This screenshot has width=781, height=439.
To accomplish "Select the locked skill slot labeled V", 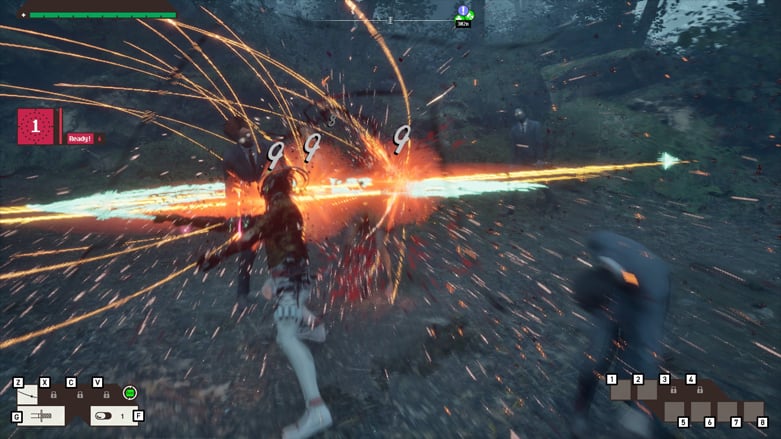I will tap(105, 394).
